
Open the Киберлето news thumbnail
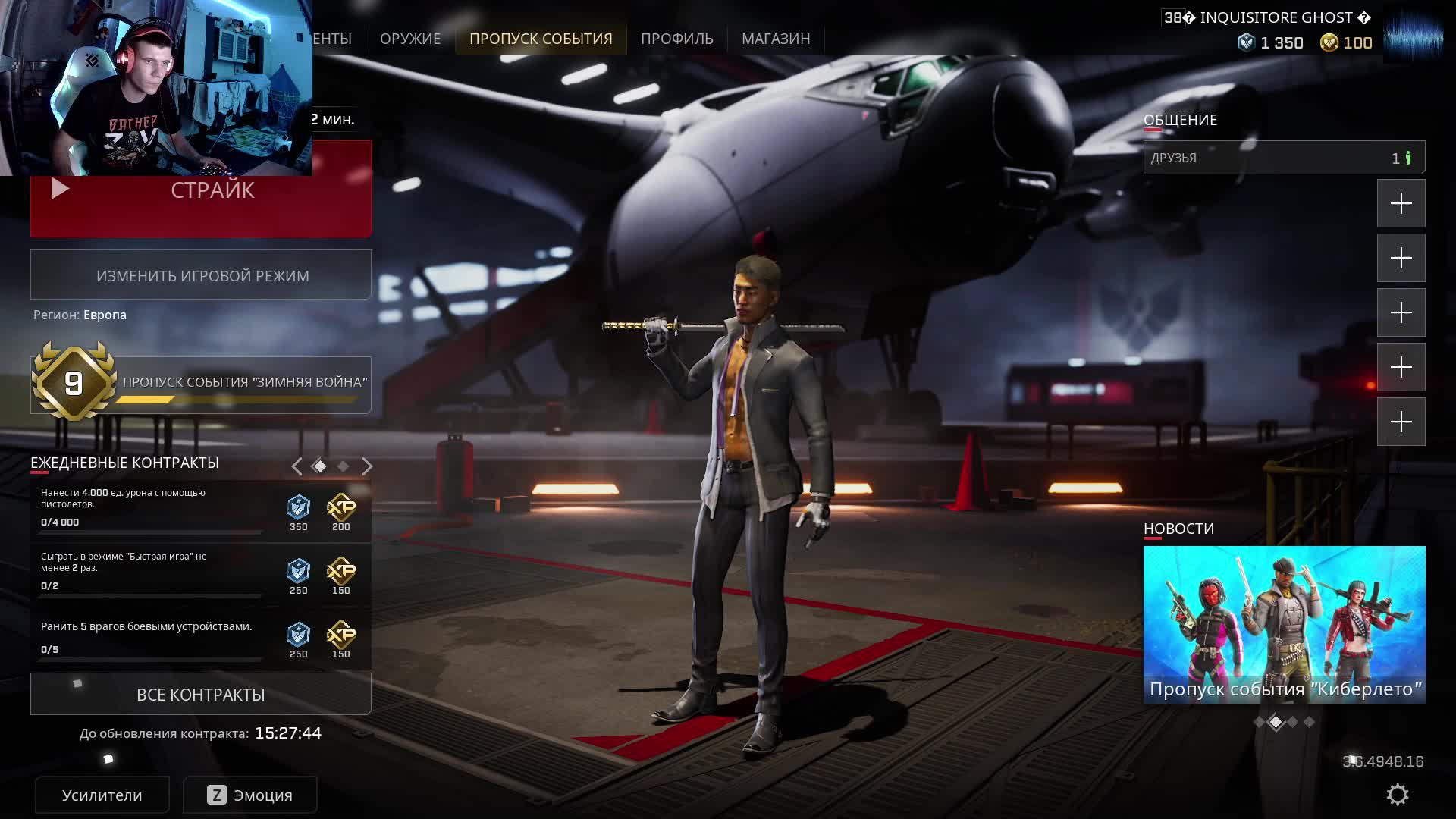tap(1284, 624)
